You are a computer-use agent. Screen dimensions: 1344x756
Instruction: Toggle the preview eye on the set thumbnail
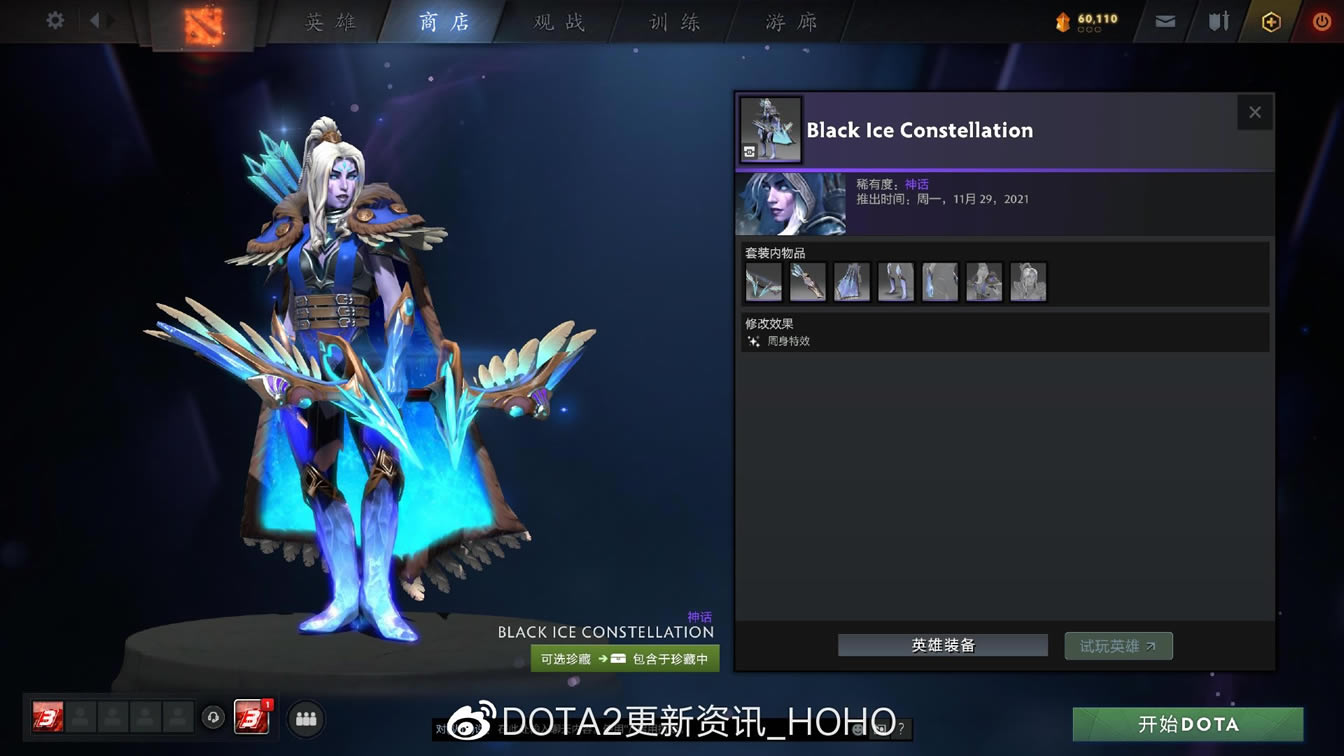pos(749,152)
